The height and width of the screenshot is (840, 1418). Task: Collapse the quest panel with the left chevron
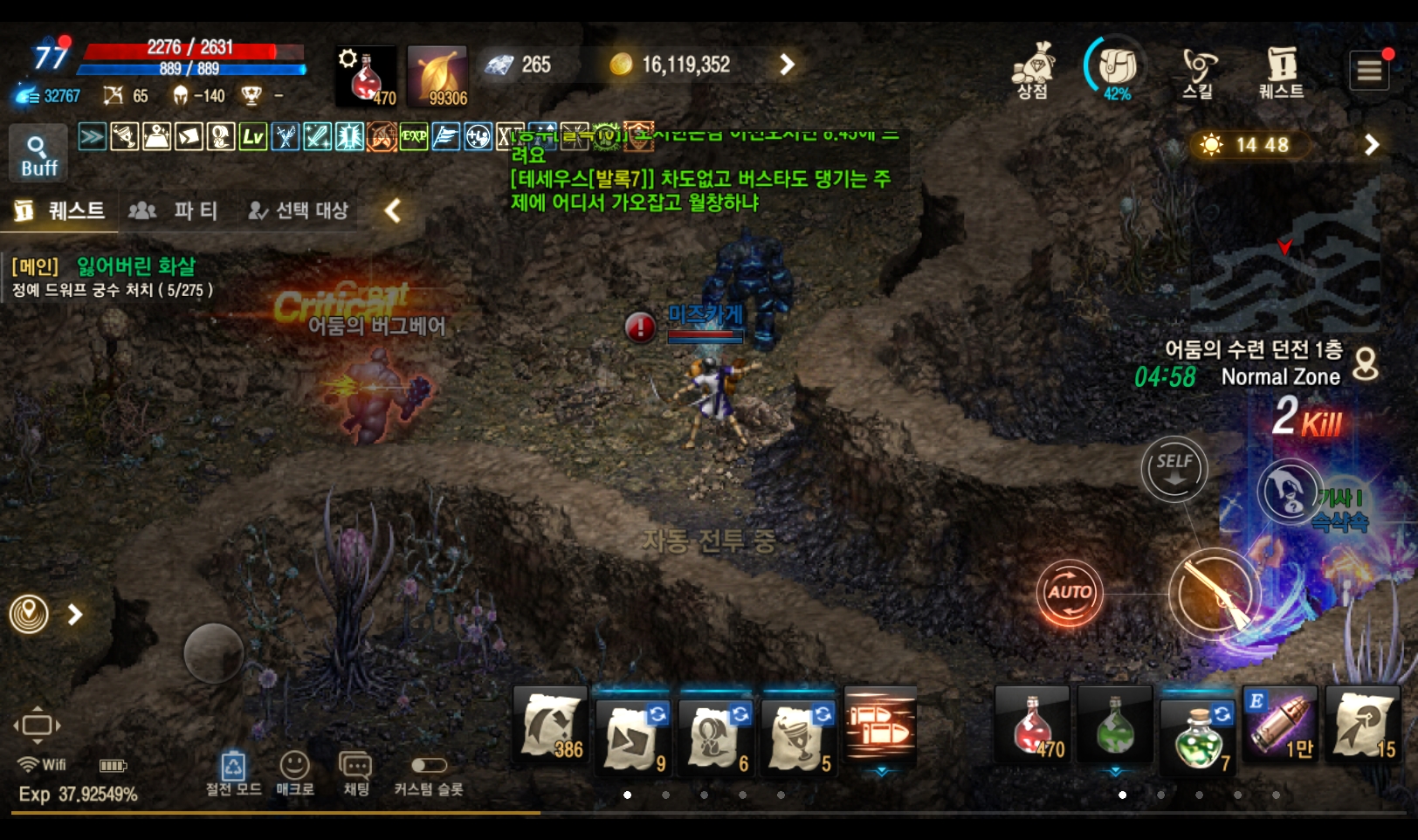pyautogui.click(x=392, y=210)
